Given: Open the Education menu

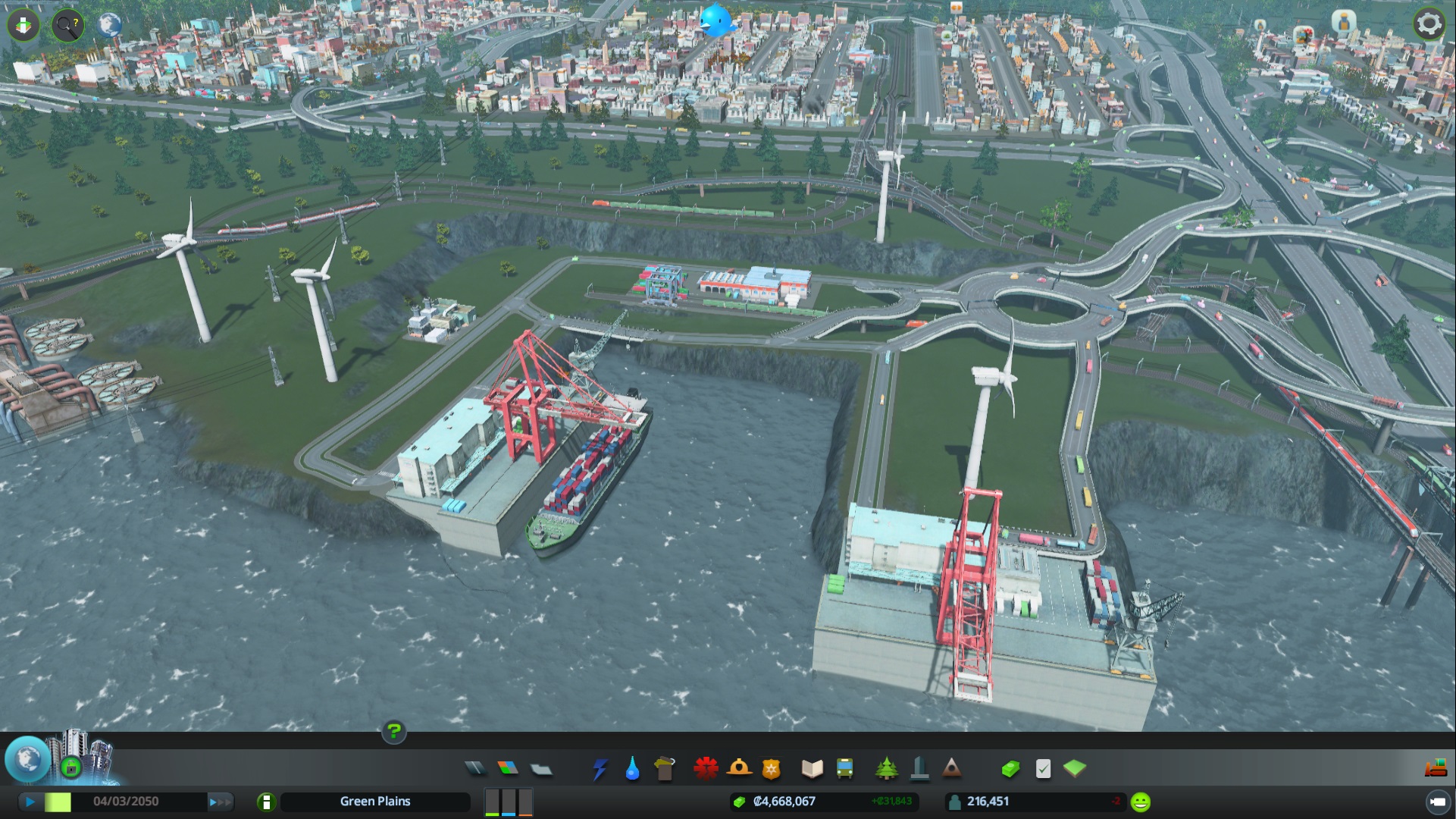Looking at the screenshot, I should (x=812, y=768).
